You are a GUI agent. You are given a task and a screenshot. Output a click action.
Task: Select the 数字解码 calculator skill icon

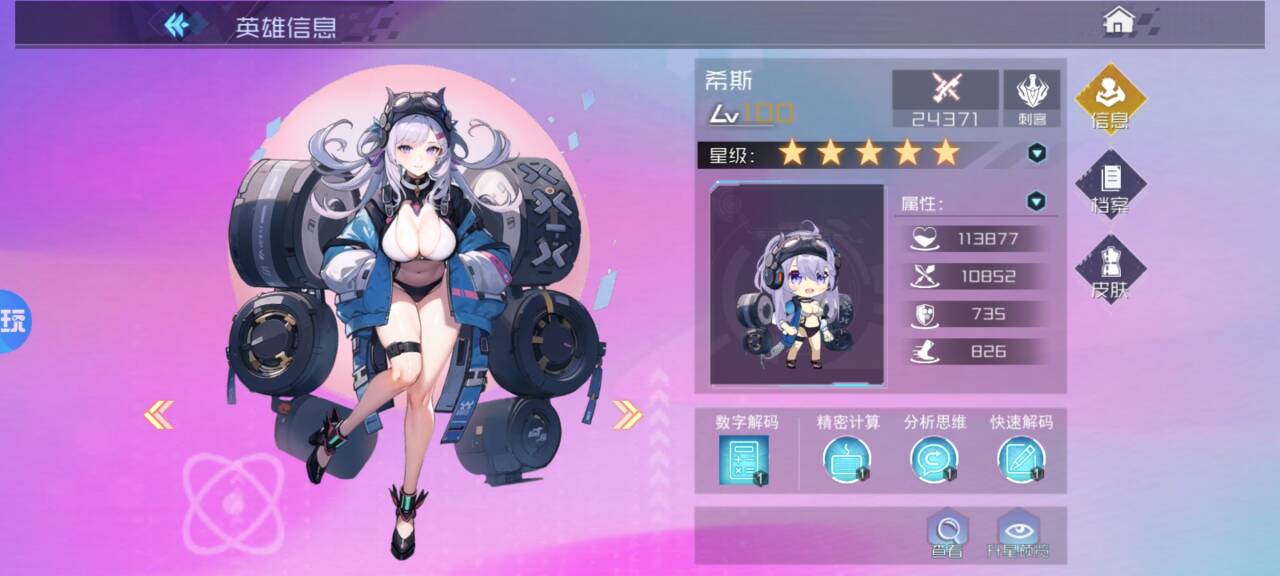pos(743,461)
